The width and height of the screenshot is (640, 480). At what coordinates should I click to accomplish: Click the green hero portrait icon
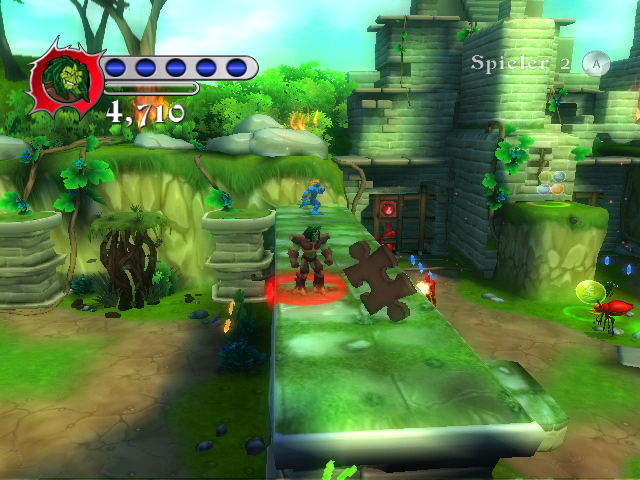click(64, 82)
